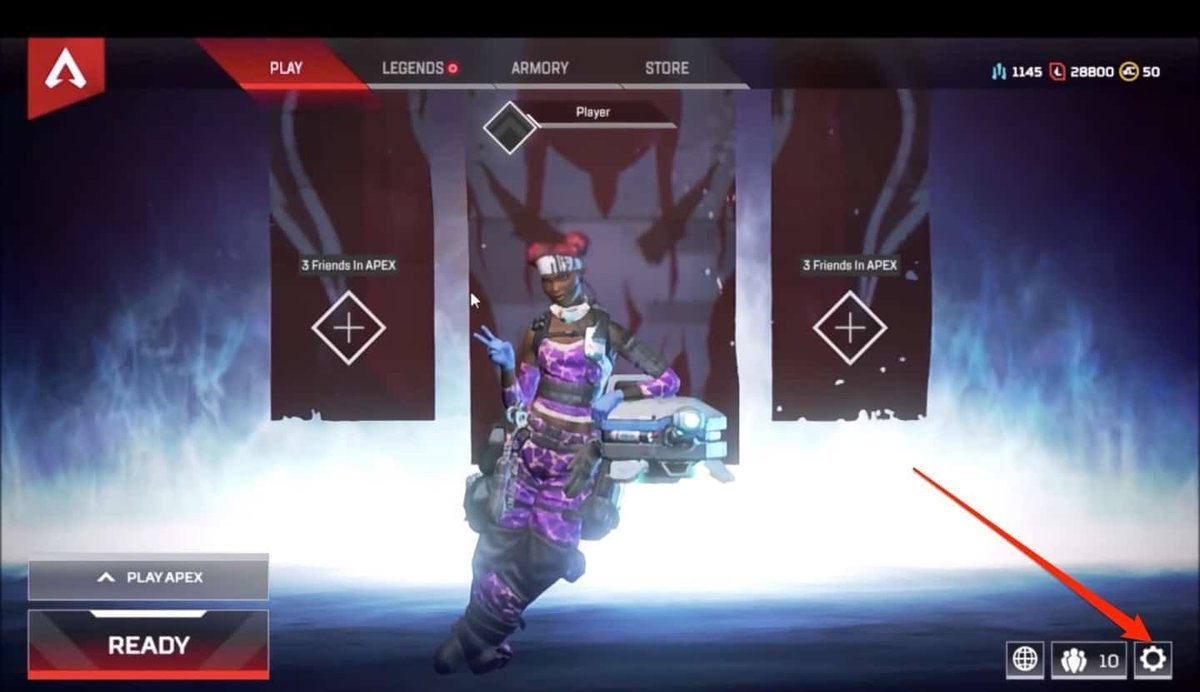Open the Play Apex mode selector
The width and height of the screenshot is (1200, 692).
coord(148,577)
